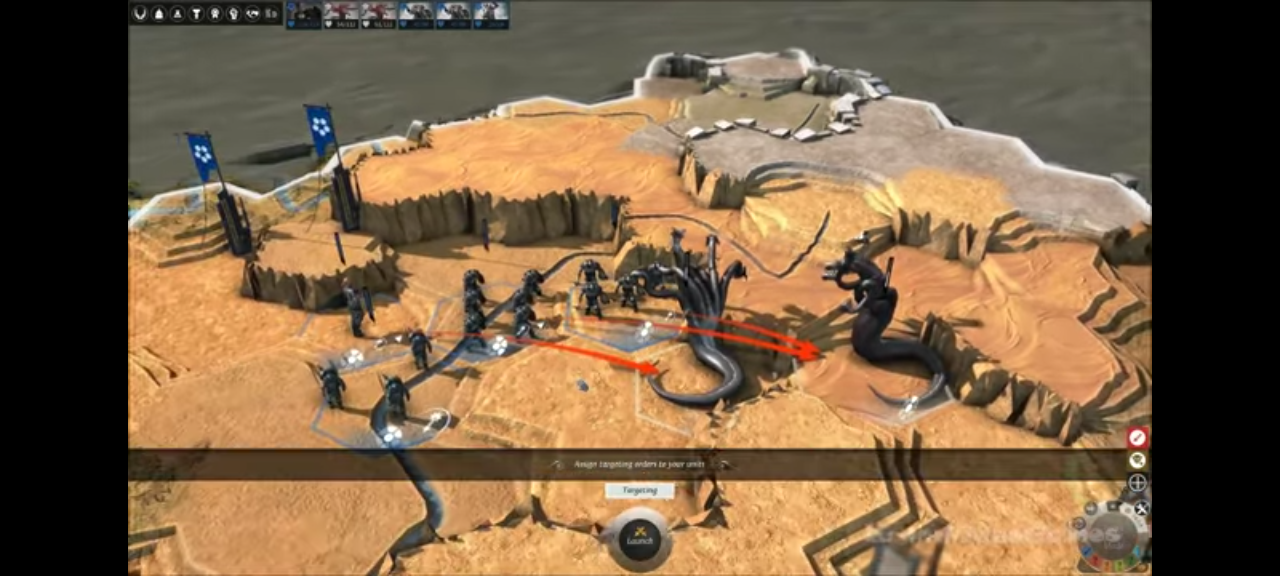This screenshot has height=576, width=1280.
Task: Activate the crosshair targeting button
Action: point(1137,483)
